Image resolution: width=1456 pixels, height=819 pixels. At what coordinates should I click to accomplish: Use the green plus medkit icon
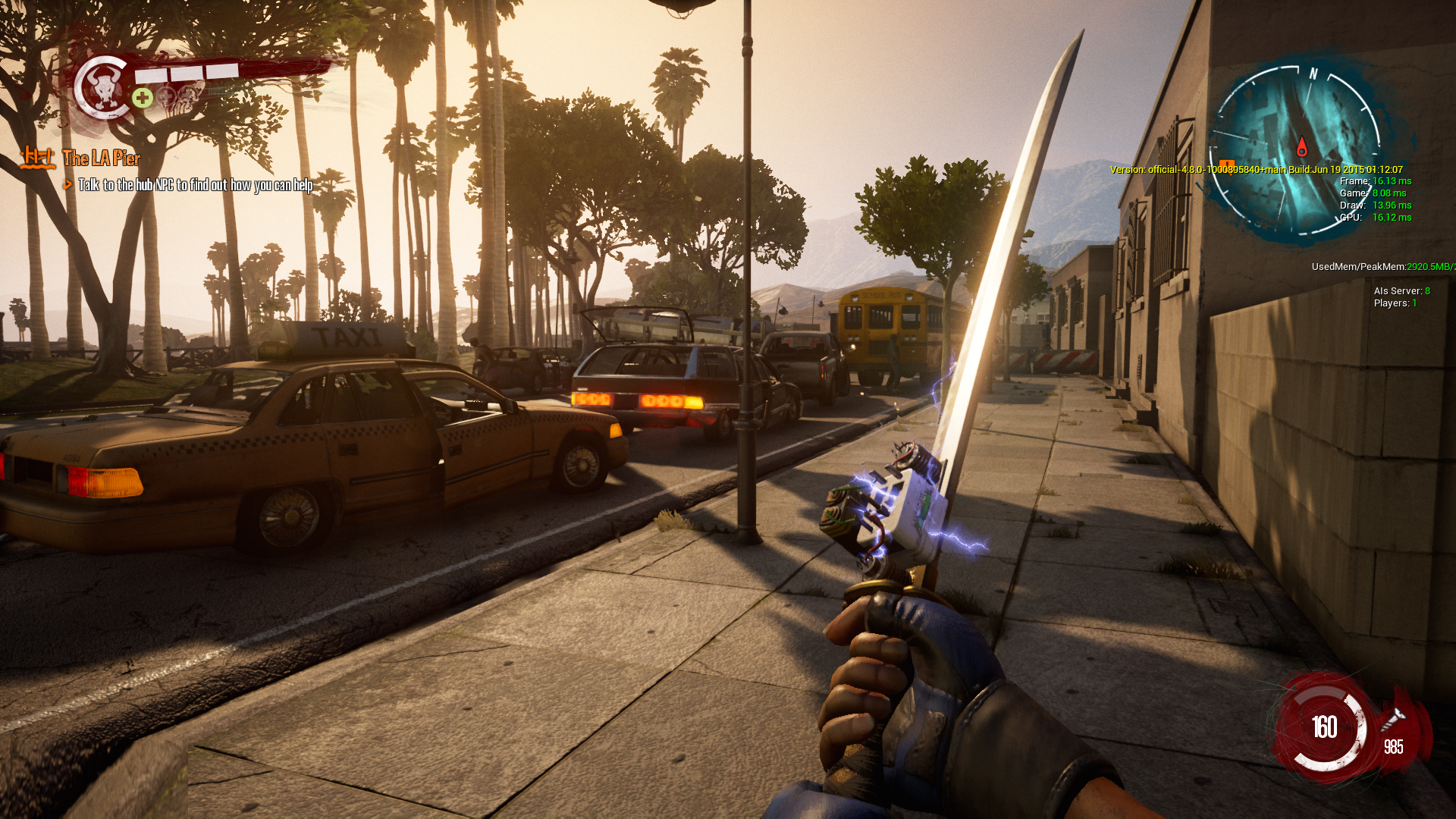143,98
